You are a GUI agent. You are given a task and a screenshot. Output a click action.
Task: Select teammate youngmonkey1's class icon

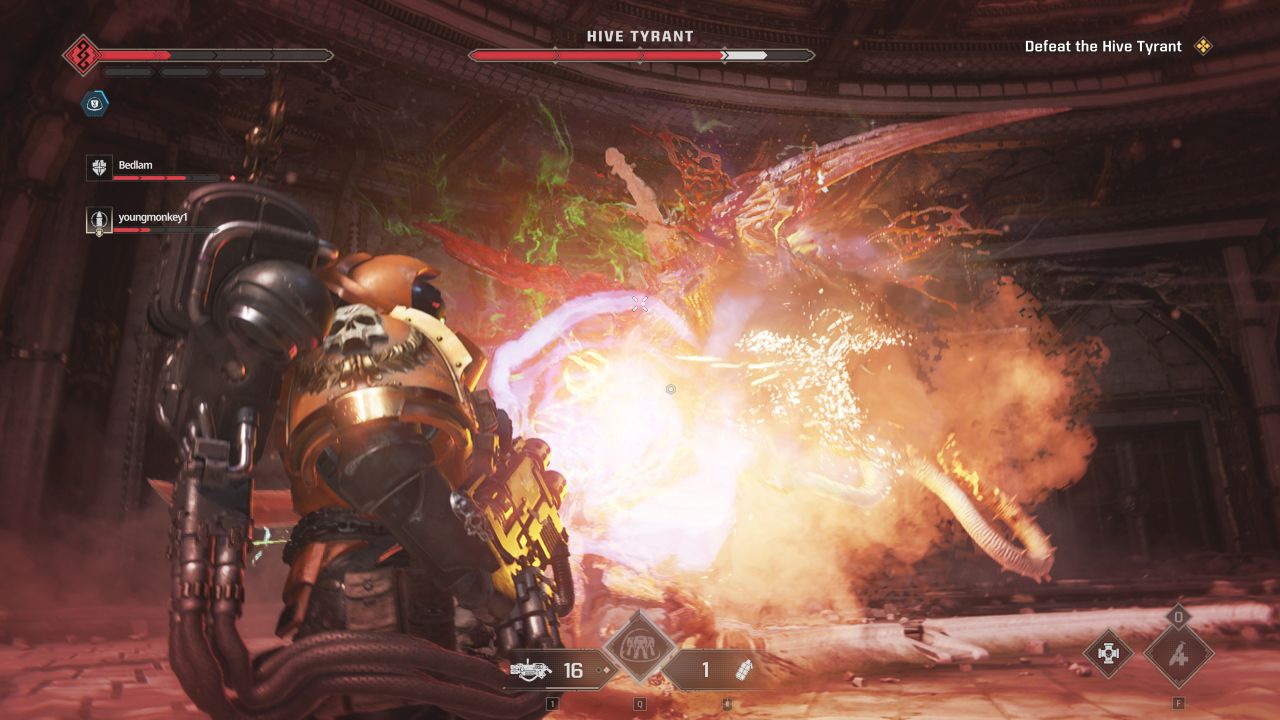tap(98, 220)
